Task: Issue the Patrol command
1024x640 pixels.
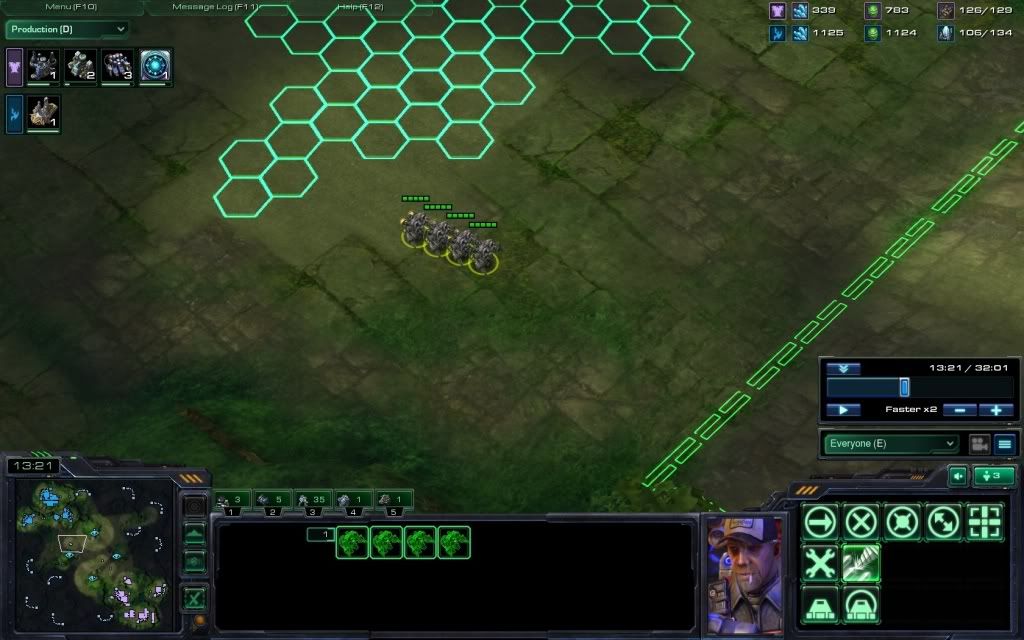Action: (x=943, y=521)
